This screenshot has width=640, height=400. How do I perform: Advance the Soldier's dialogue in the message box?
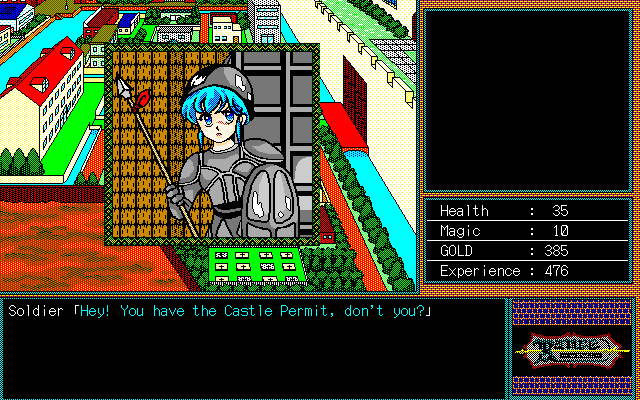[254, 346]
